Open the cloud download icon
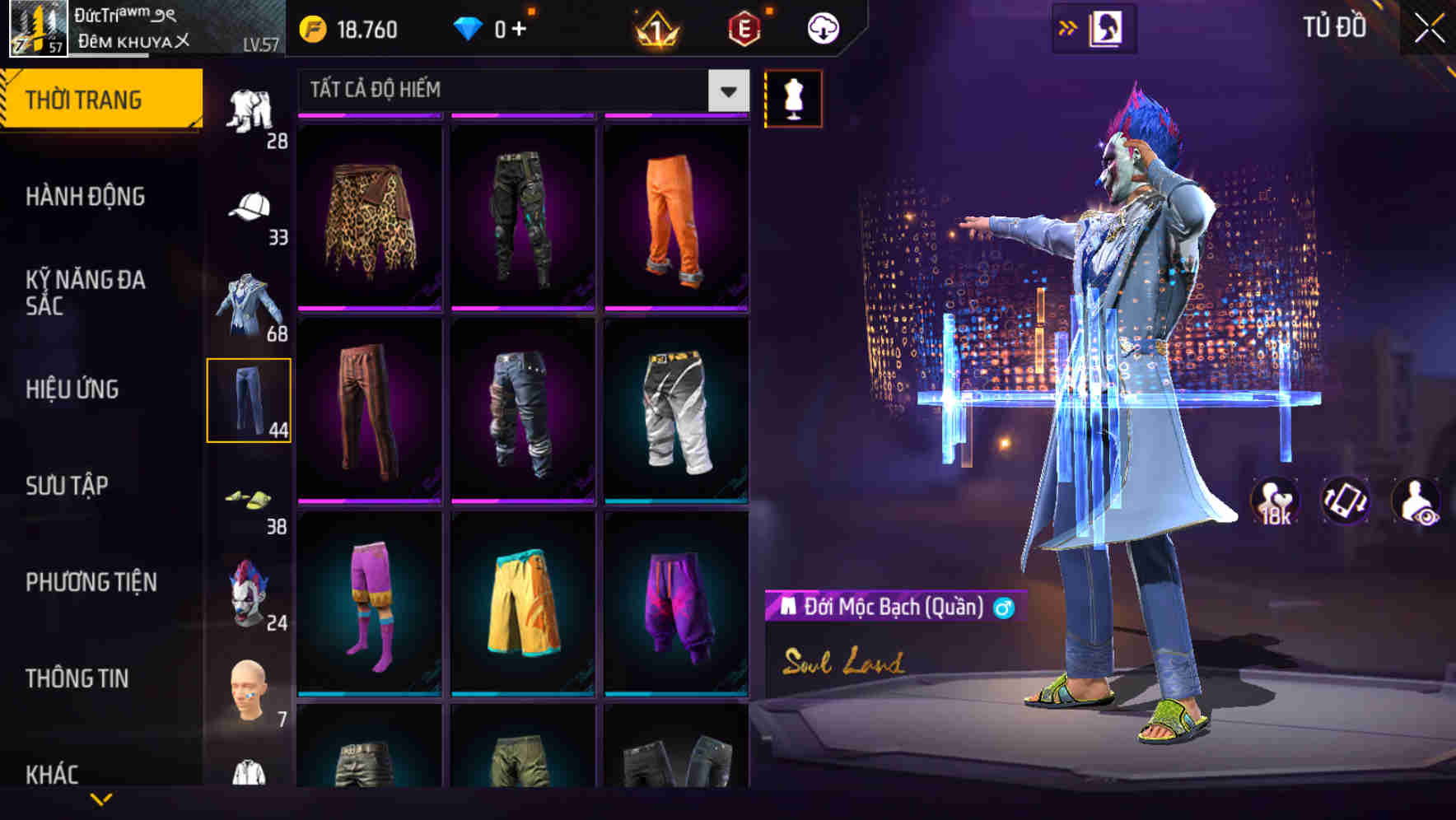Image resolution: width=1456 pixels, height=820 pixels. tap(822, 27)
